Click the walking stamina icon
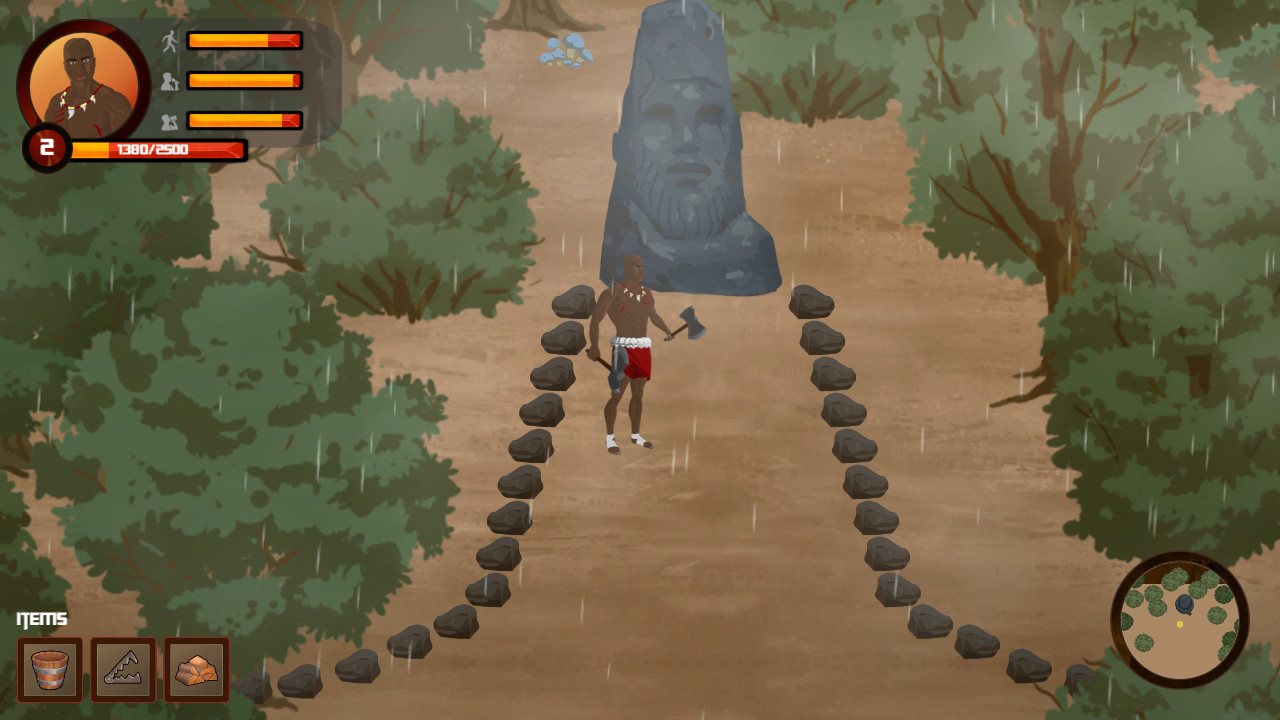The image size is (1280, 720). (x=172, y=41)
